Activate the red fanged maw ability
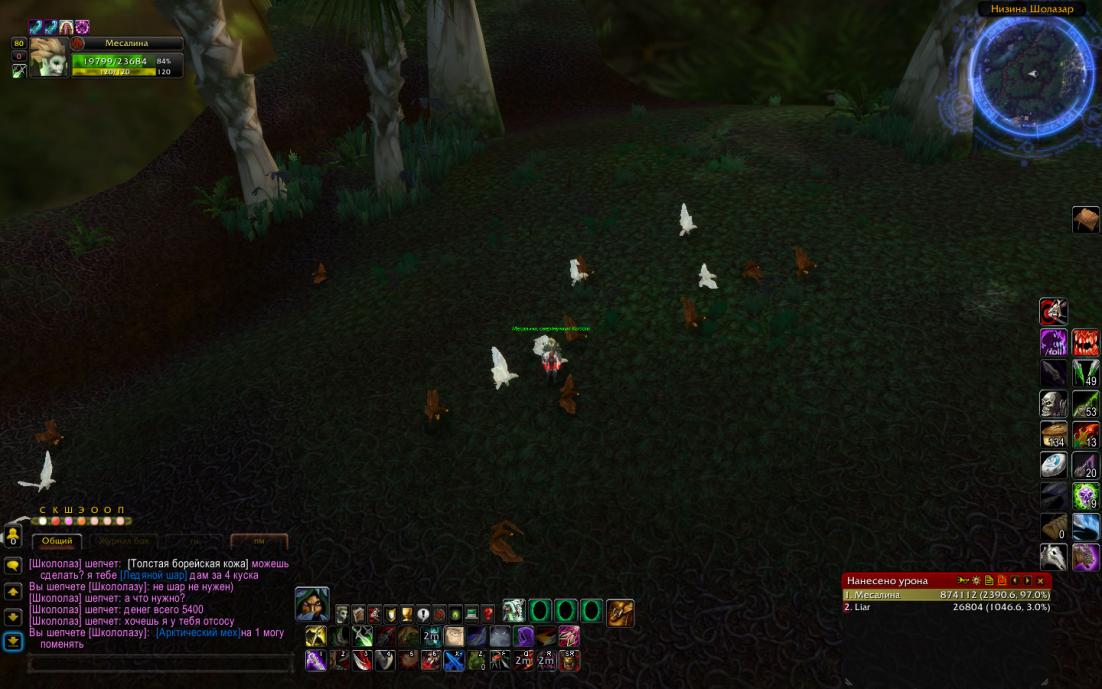 click(1086, 343)
